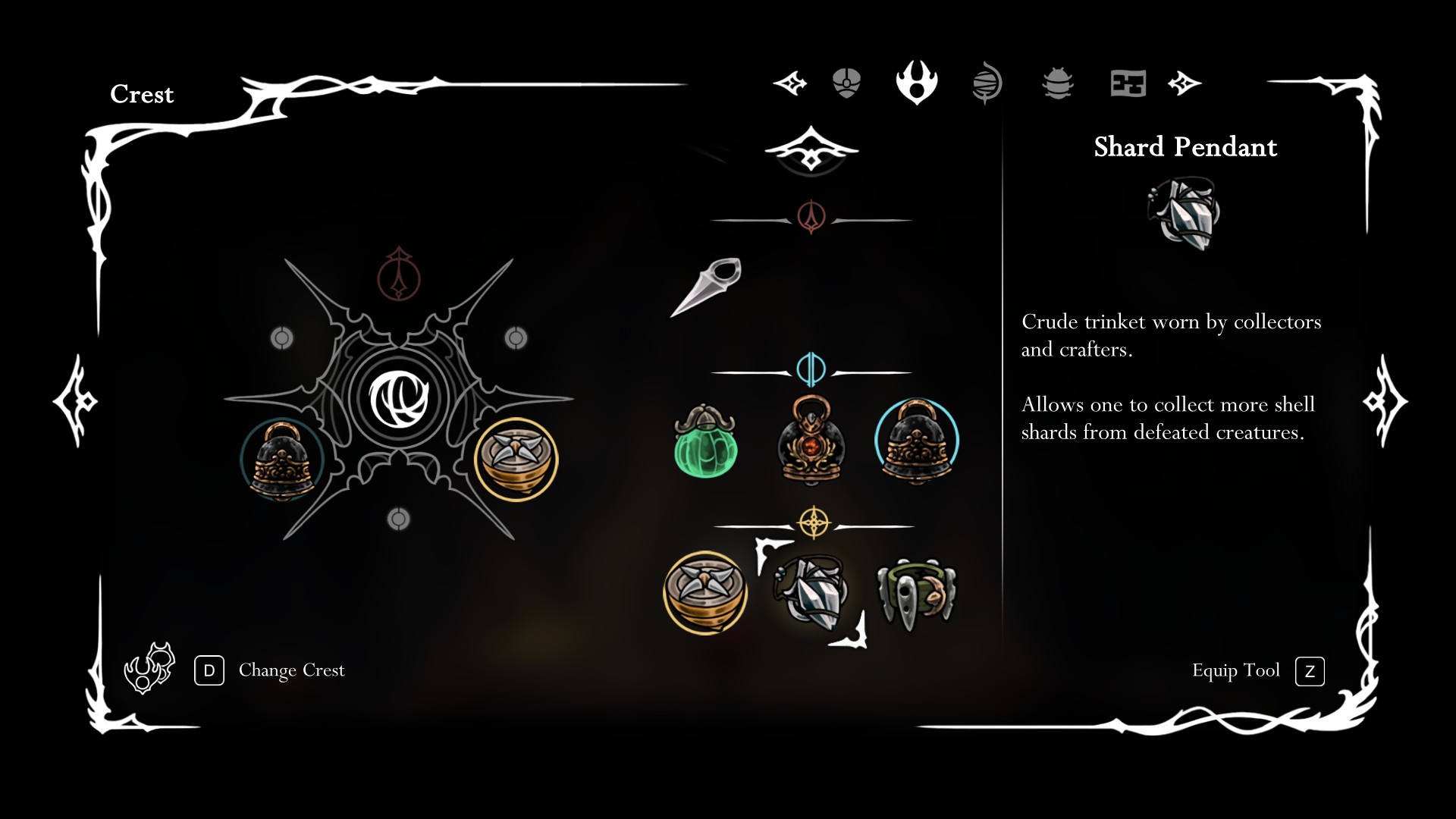Open the beetle journal tab
Image resolution: width=1456 pixels, height=819 pixels.
1058,83
